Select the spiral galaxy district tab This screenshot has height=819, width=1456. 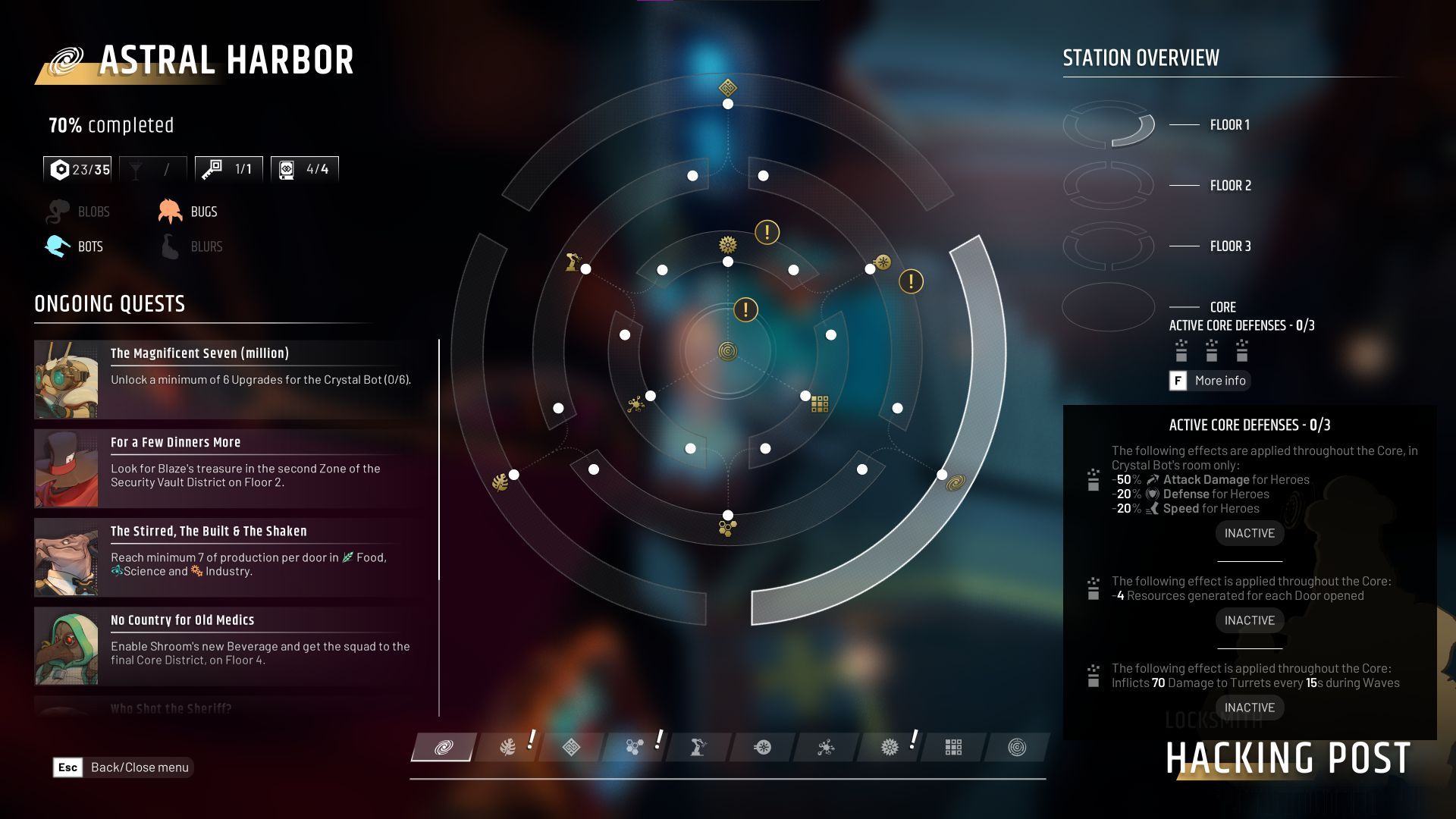[x=444, y=748]
